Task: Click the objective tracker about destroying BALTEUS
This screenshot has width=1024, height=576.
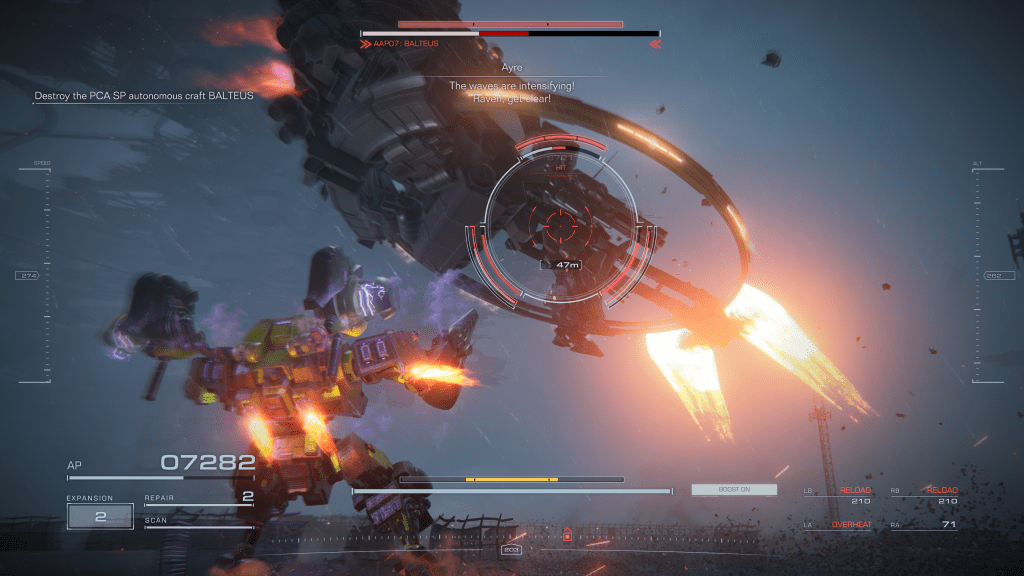Action: point(144,96)
